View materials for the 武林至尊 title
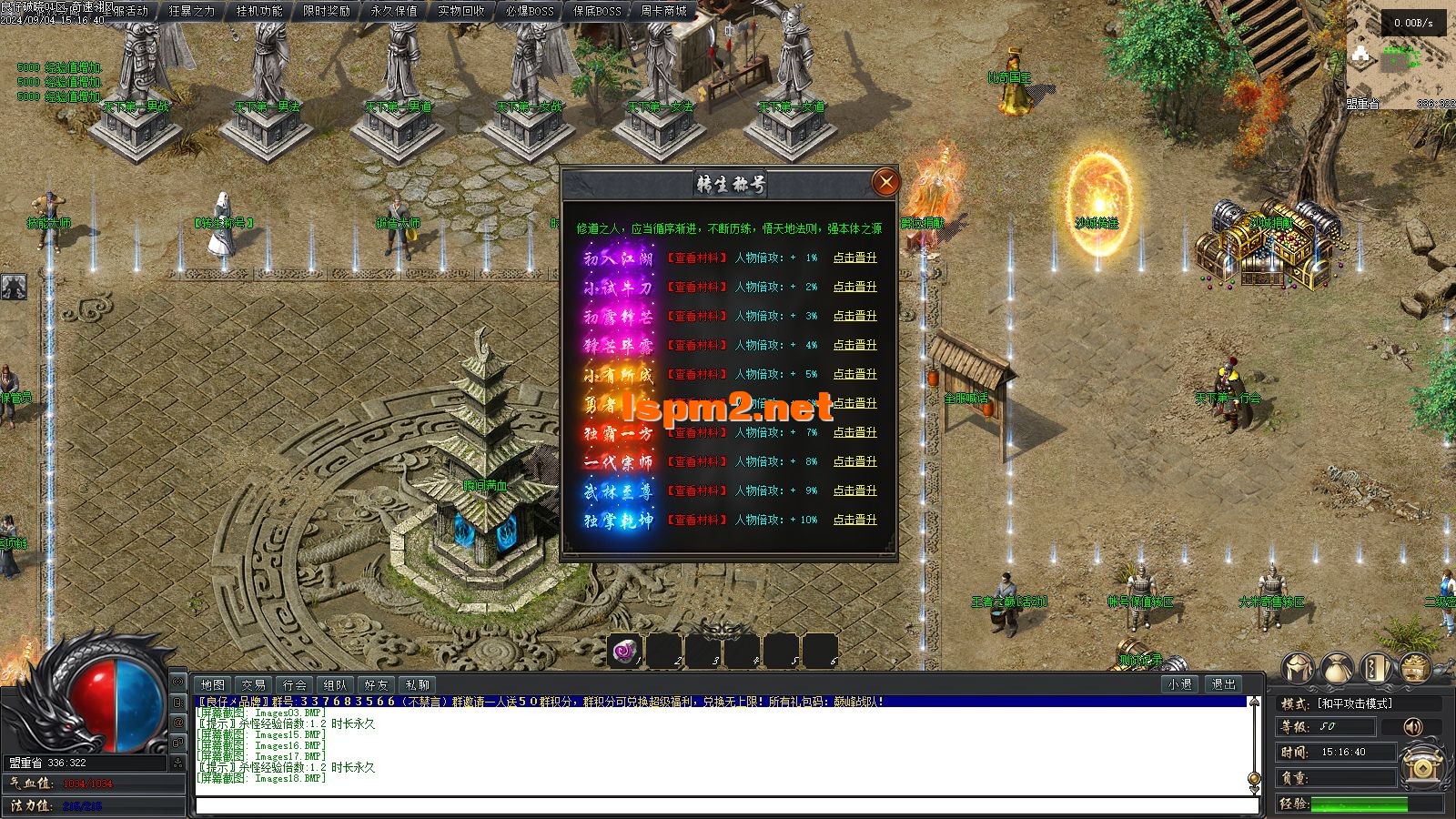The image size is (1456, 819). [697, 490]
